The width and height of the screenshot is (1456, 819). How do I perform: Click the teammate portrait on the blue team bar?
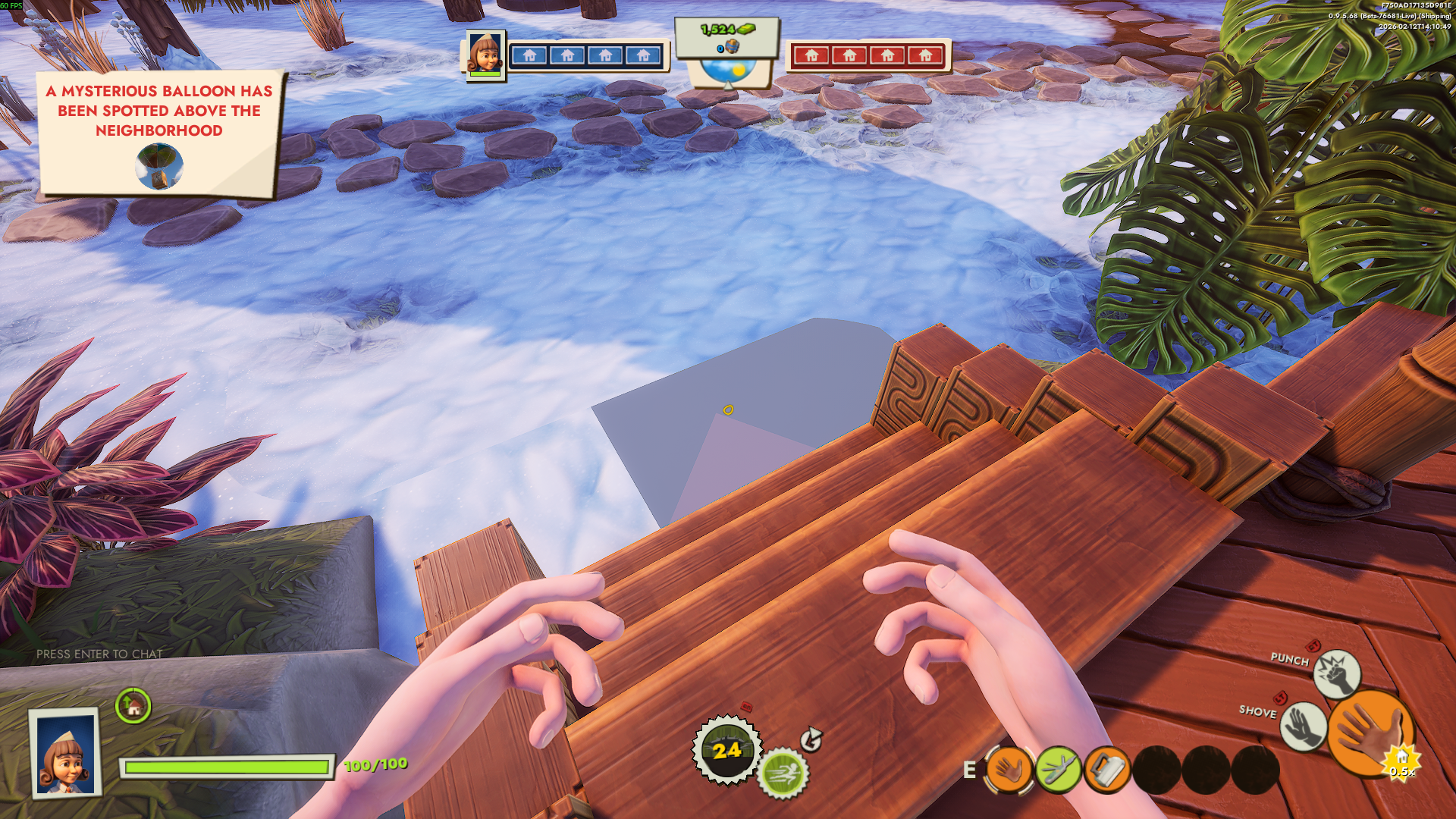click(x=485, y=55)
